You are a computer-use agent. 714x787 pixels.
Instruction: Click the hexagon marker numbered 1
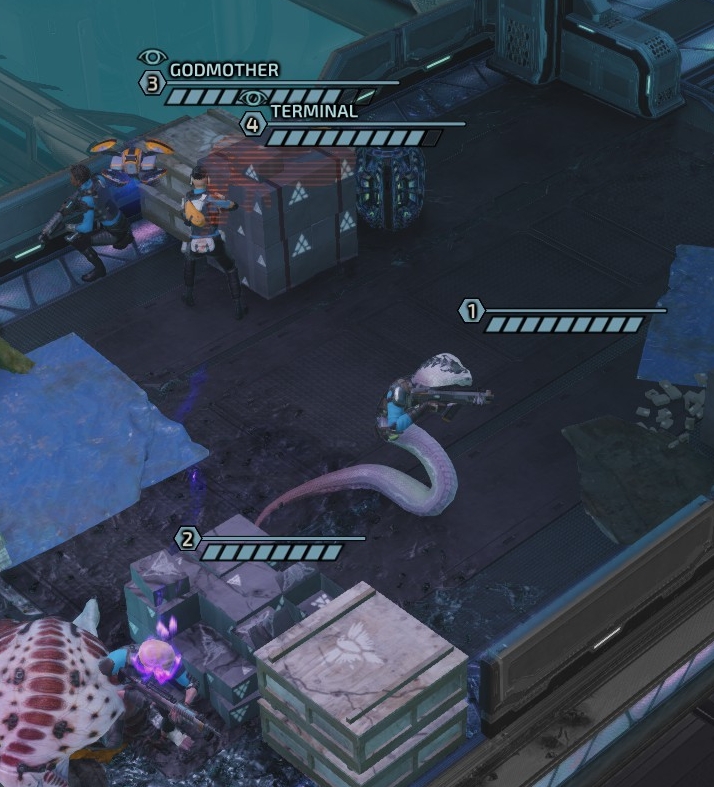click(x=471, y=311)
